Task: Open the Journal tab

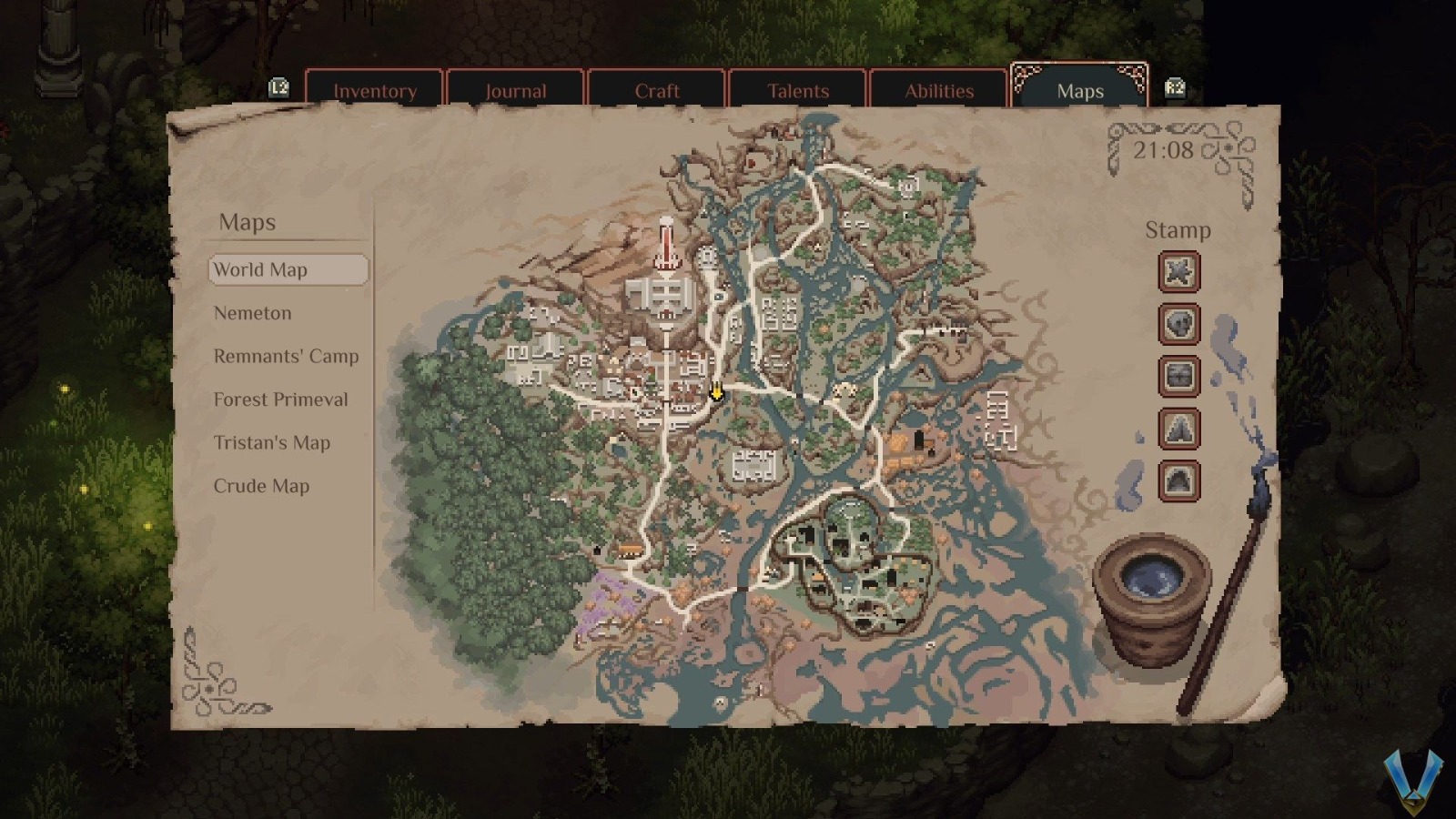Action: point(516,90)
